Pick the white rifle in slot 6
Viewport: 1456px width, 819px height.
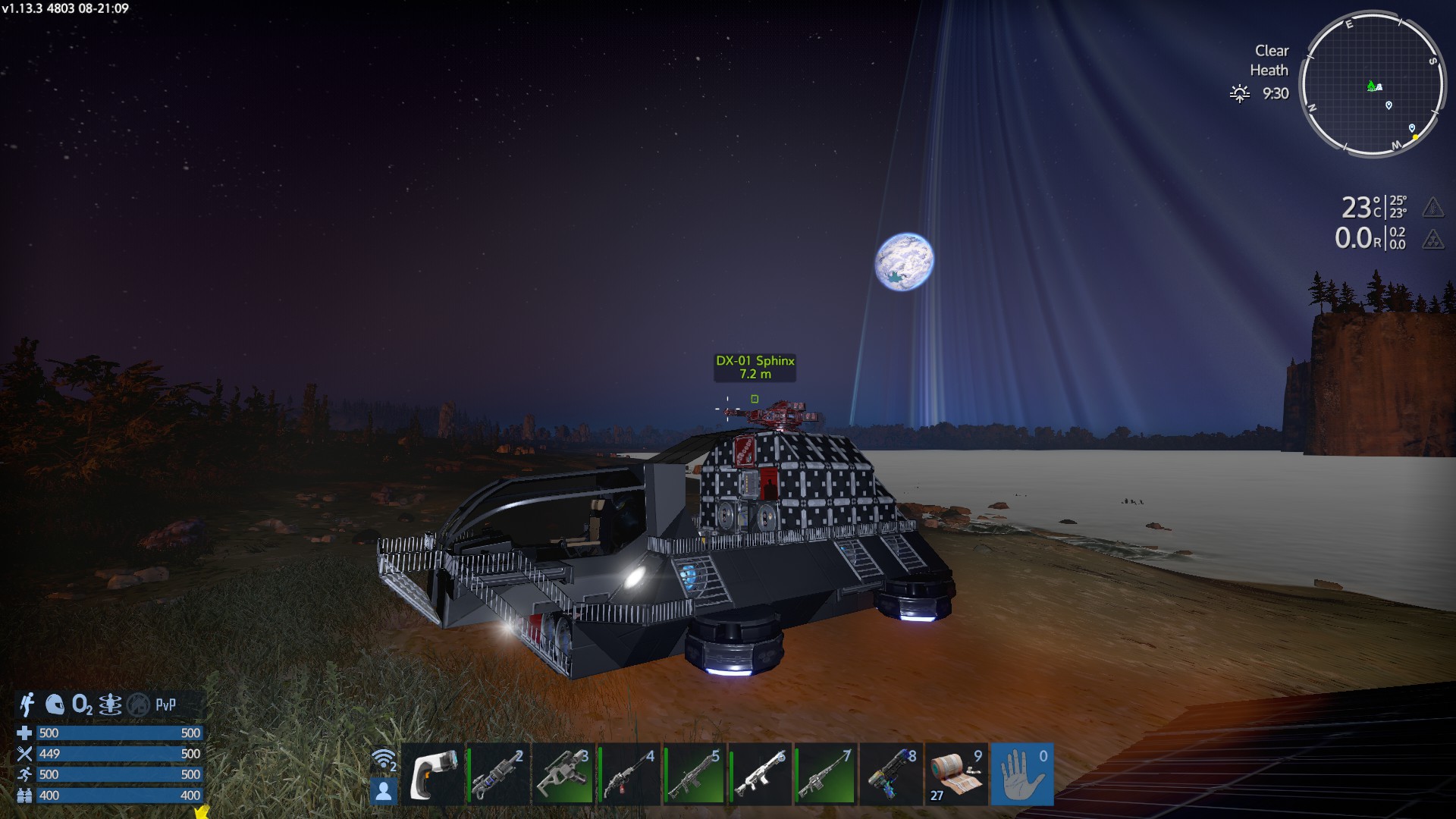coord(760,774)
